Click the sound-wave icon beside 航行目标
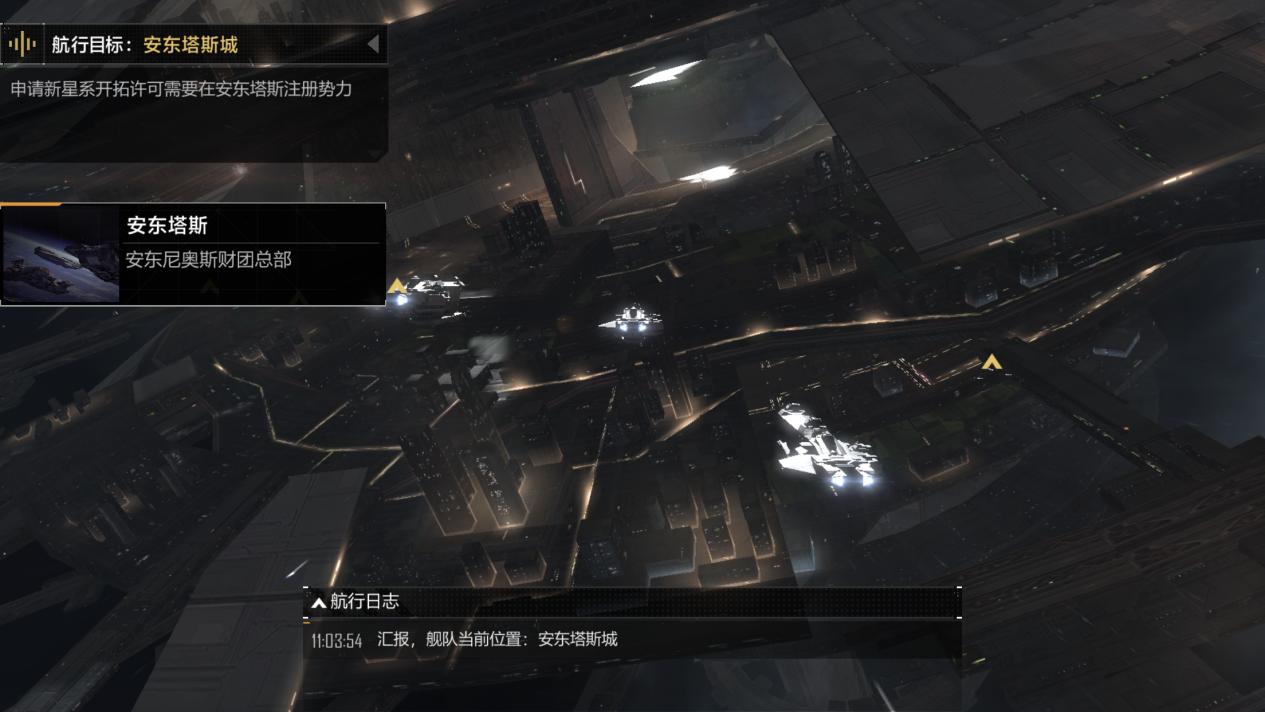This screenshot has height=712, width=1265. coord(22,44)
